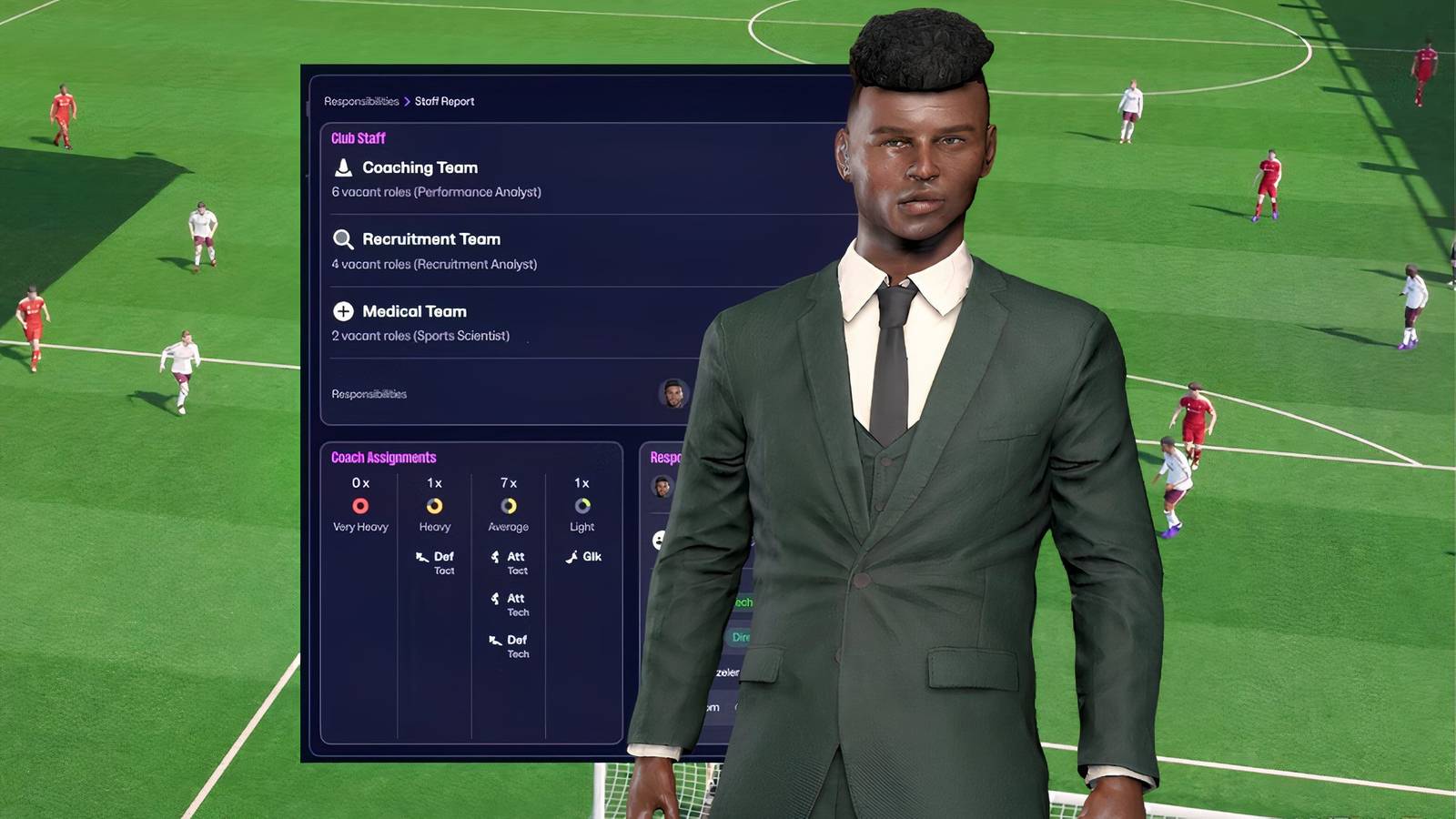This screenshot has height=819, width=1456.
Task: Open the breadcrumb chevron after Responsibilities
Action: point(406,101)
